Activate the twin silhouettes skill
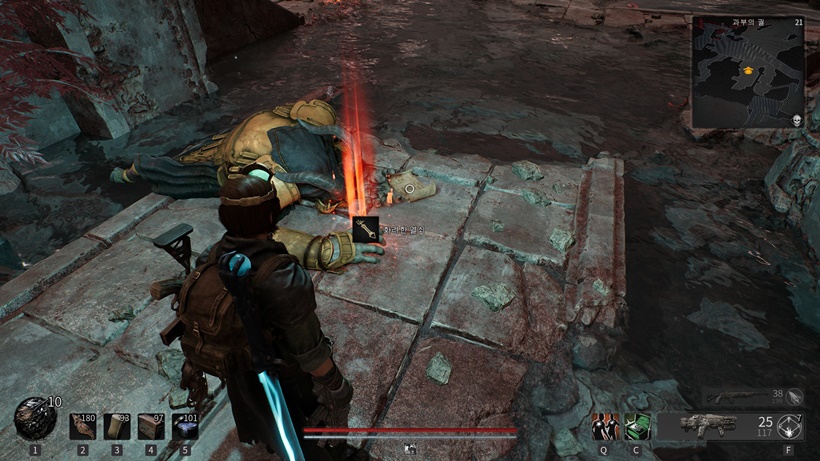Image resolution: width=820 pixels, height=461 pixels. [605, 427]
